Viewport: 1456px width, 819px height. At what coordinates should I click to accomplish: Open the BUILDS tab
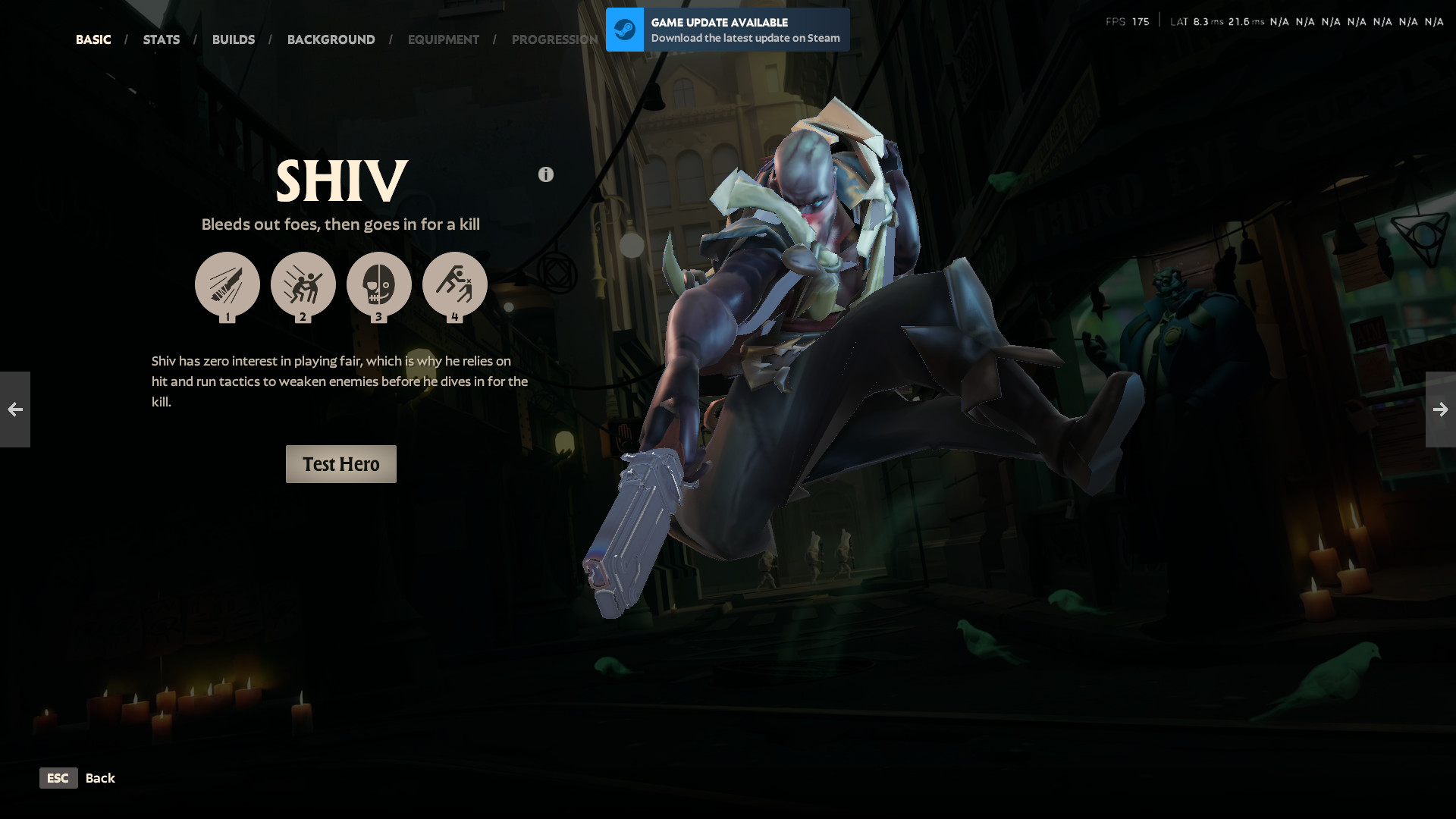[233, 39]
